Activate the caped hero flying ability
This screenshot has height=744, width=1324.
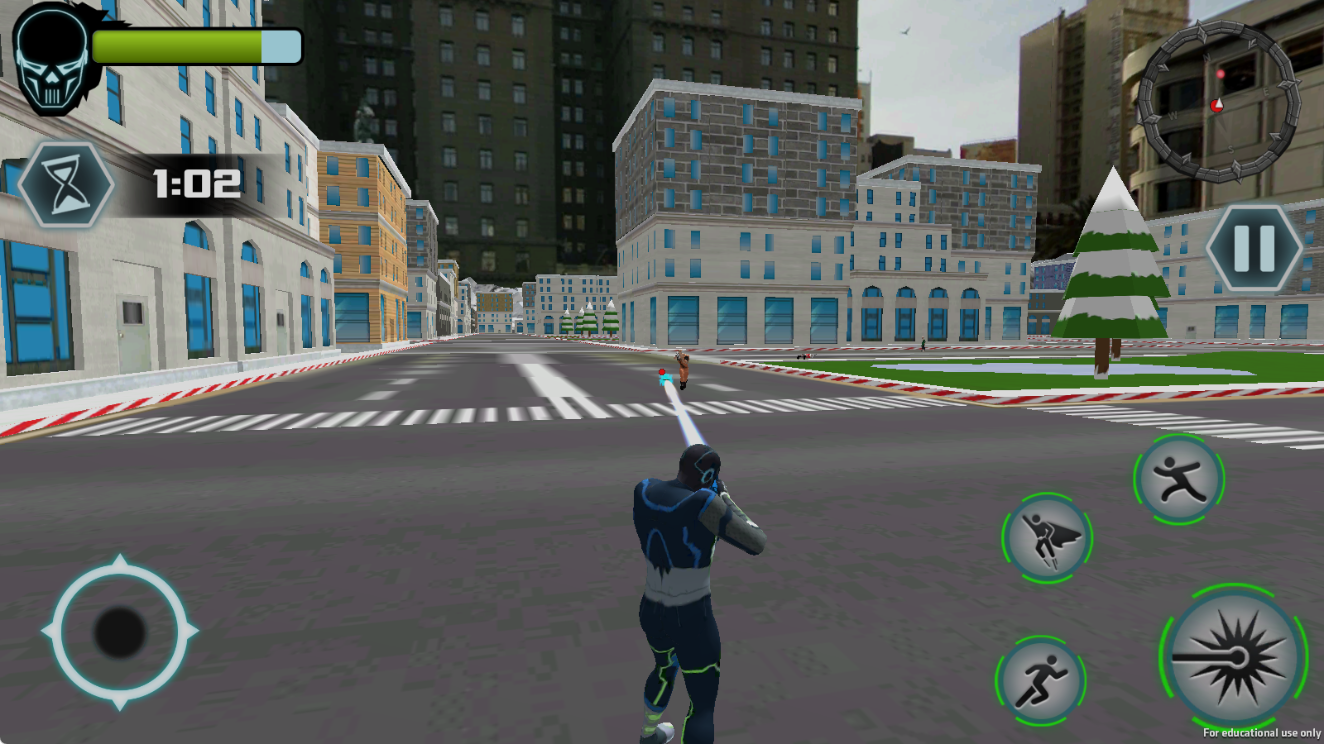pos(1046,539)
